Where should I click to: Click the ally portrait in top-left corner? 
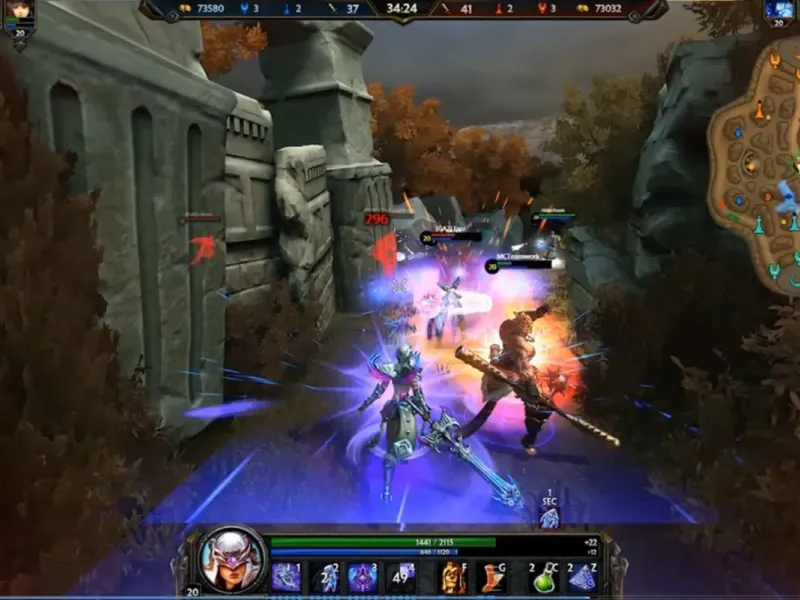click(x=19, y=13)
